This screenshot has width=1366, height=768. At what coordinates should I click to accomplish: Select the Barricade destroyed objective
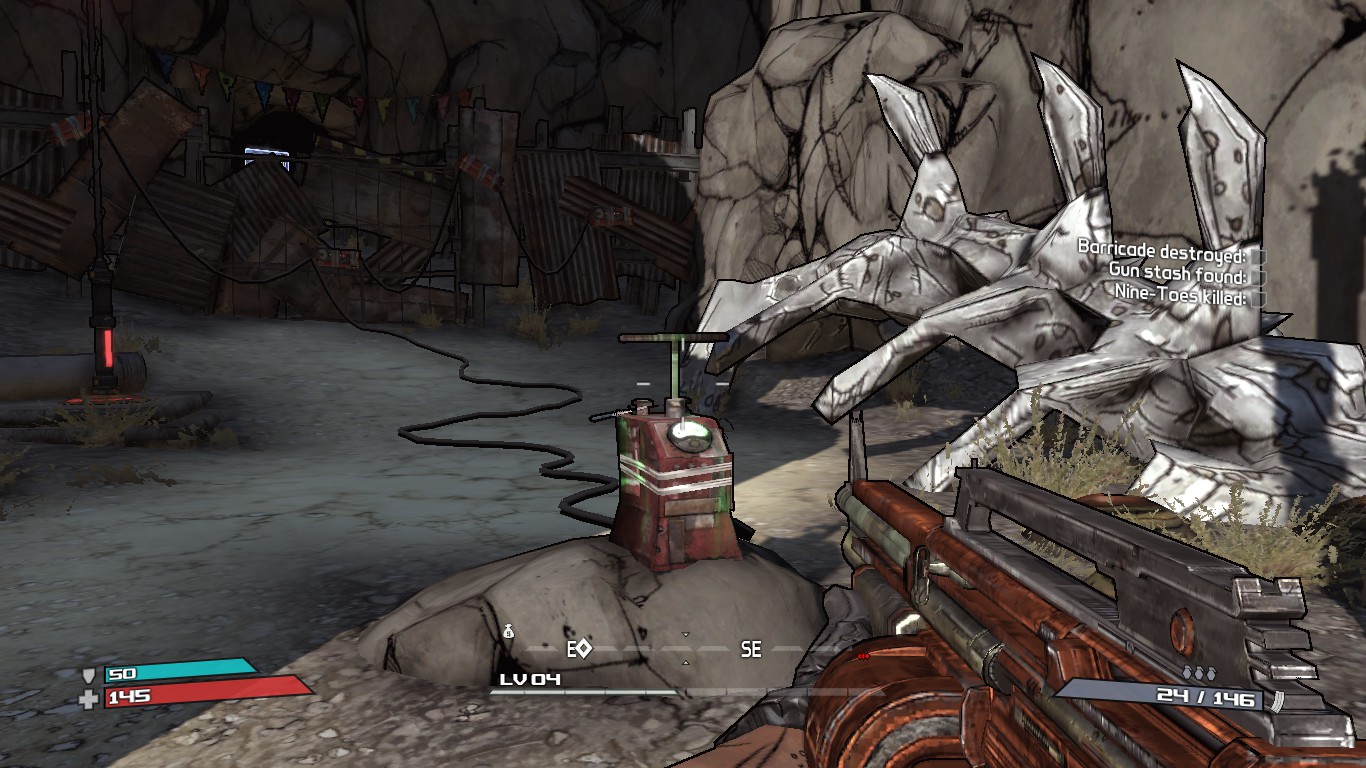click(1160, 247)
